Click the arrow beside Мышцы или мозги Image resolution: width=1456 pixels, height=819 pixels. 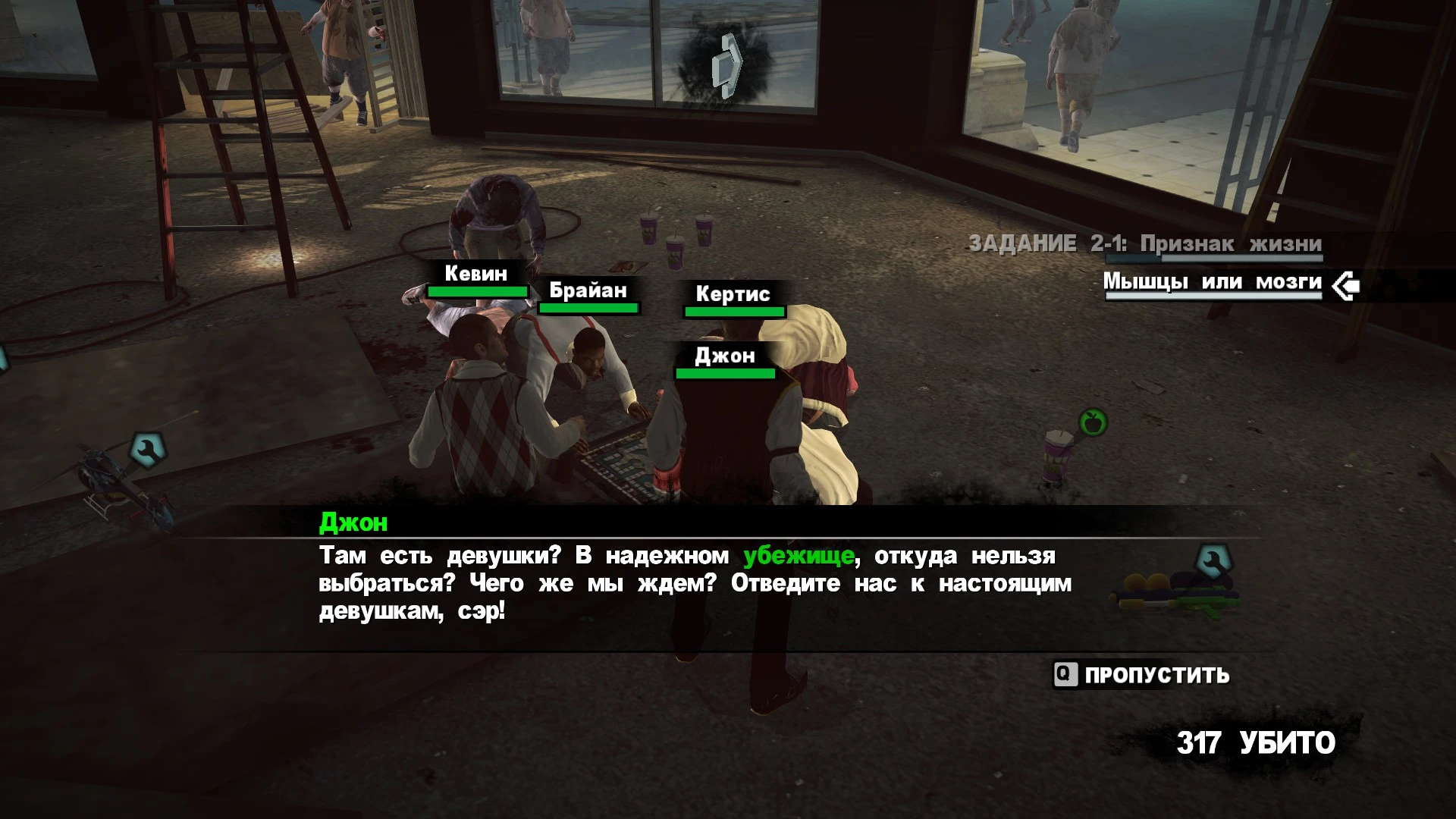click(x=1346, y=286)
